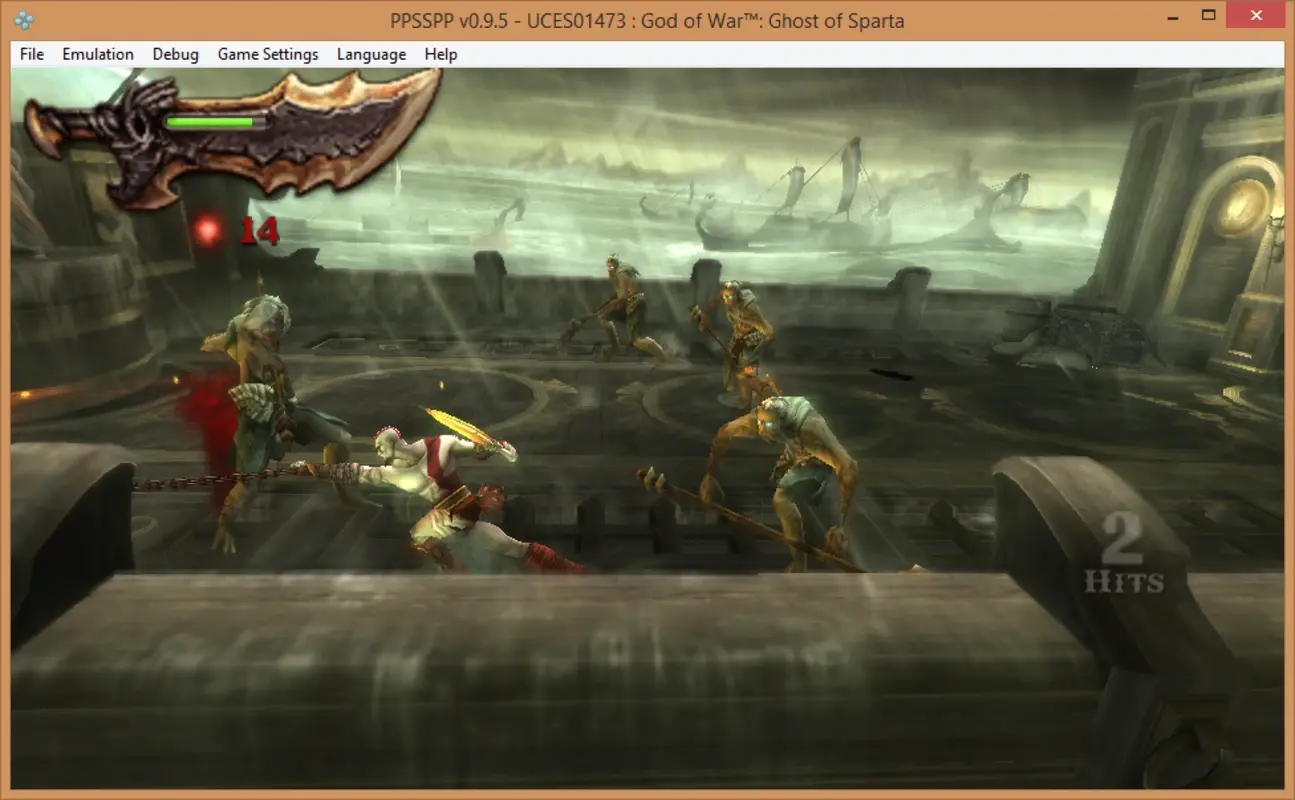Open the Emulation menu

click(97, 54)
